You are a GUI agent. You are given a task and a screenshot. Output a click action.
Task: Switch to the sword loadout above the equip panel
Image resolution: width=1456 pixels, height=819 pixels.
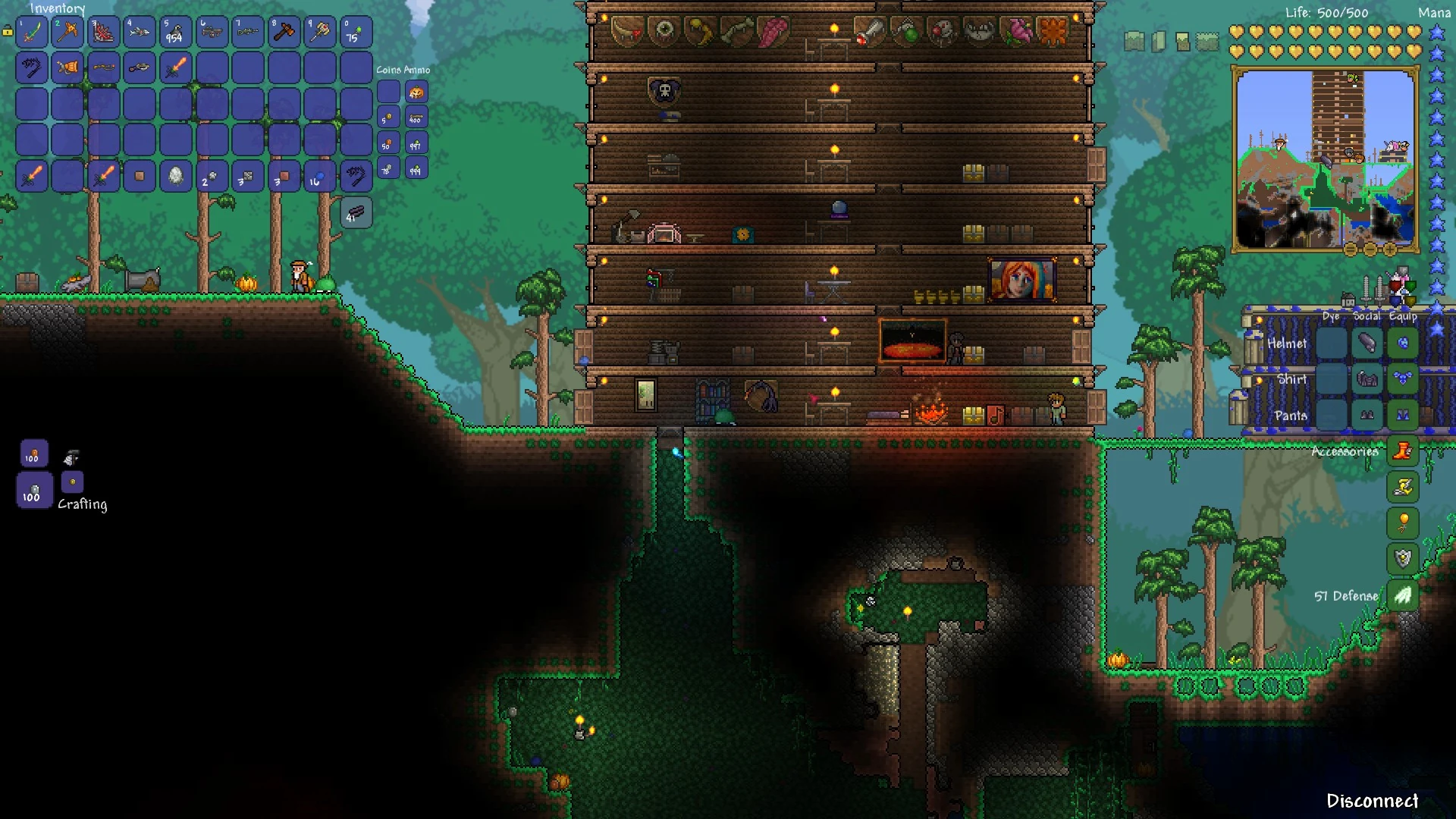[1367, 288]
